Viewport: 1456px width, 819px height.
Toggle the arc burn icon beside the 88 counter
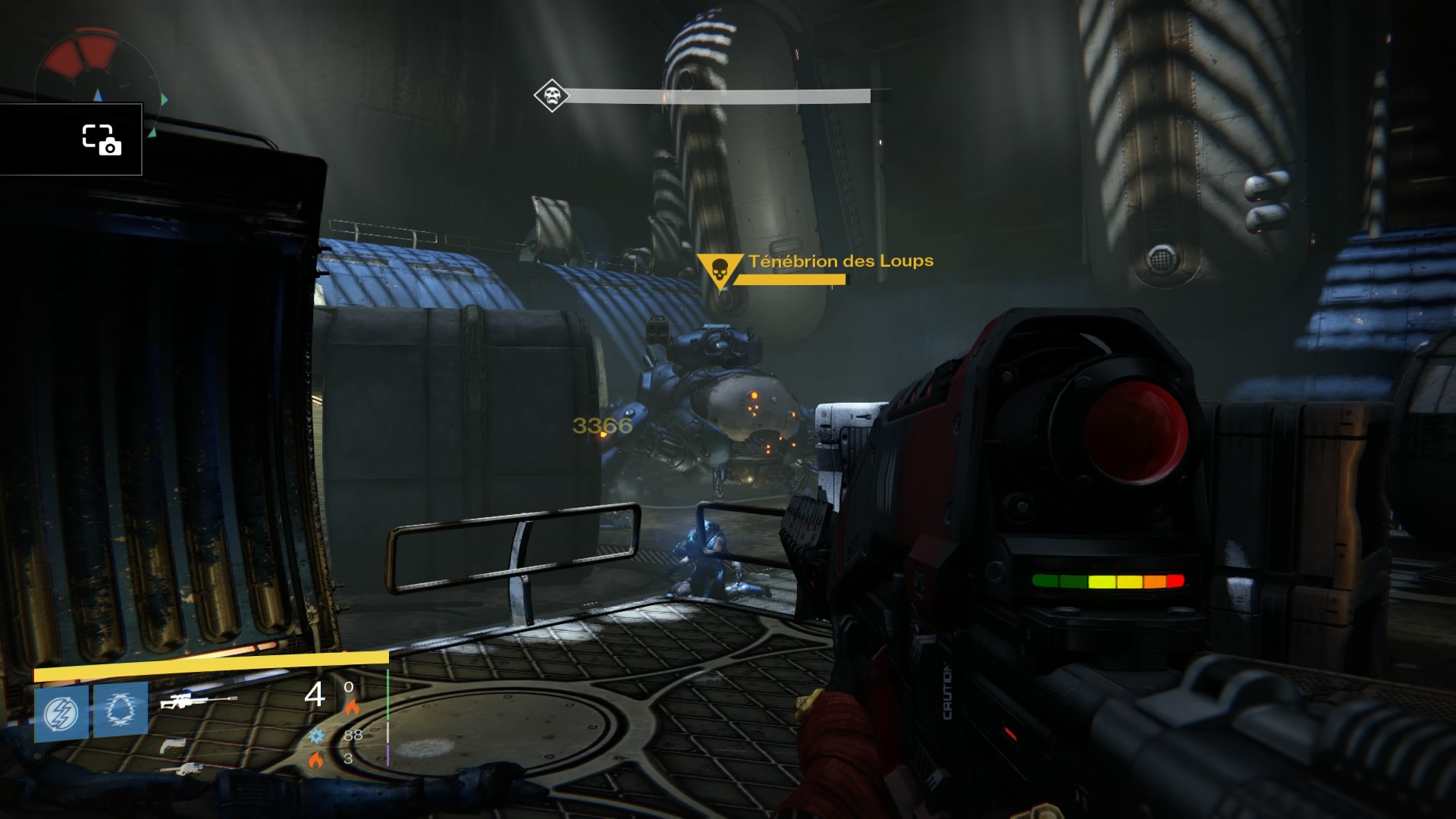(x=317, y=736)
